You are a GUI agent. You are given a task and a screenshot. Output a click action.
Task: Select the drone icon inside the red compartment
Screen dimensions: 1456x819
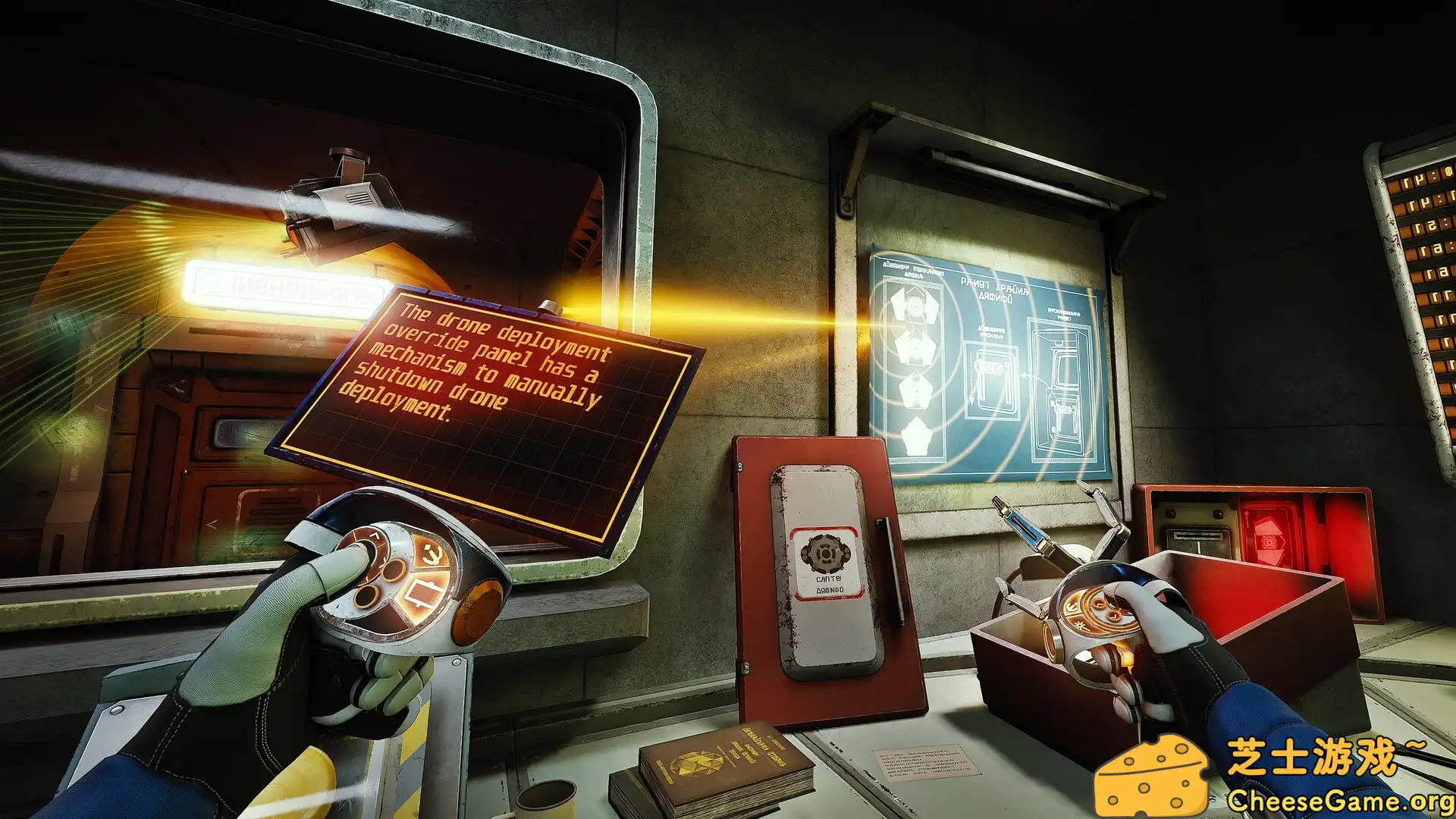(x=1269, y=541)
